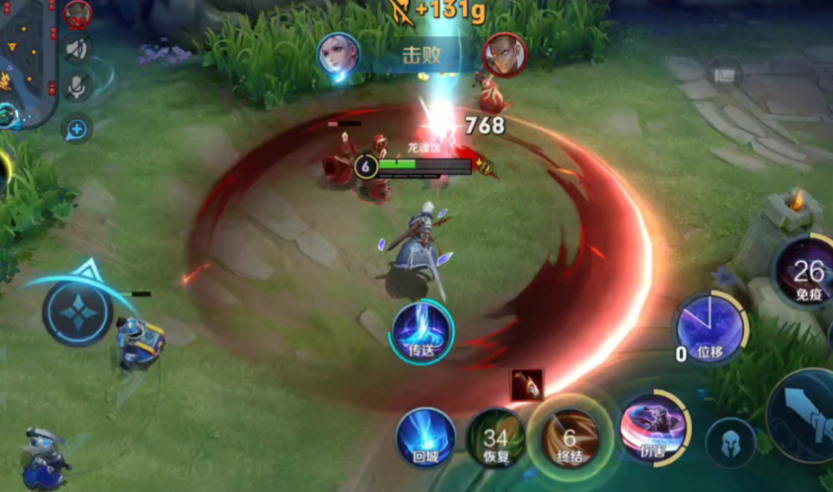Open the quick chat bubble with plus
This screenshot has width=833, height=492.
[77, 128]
